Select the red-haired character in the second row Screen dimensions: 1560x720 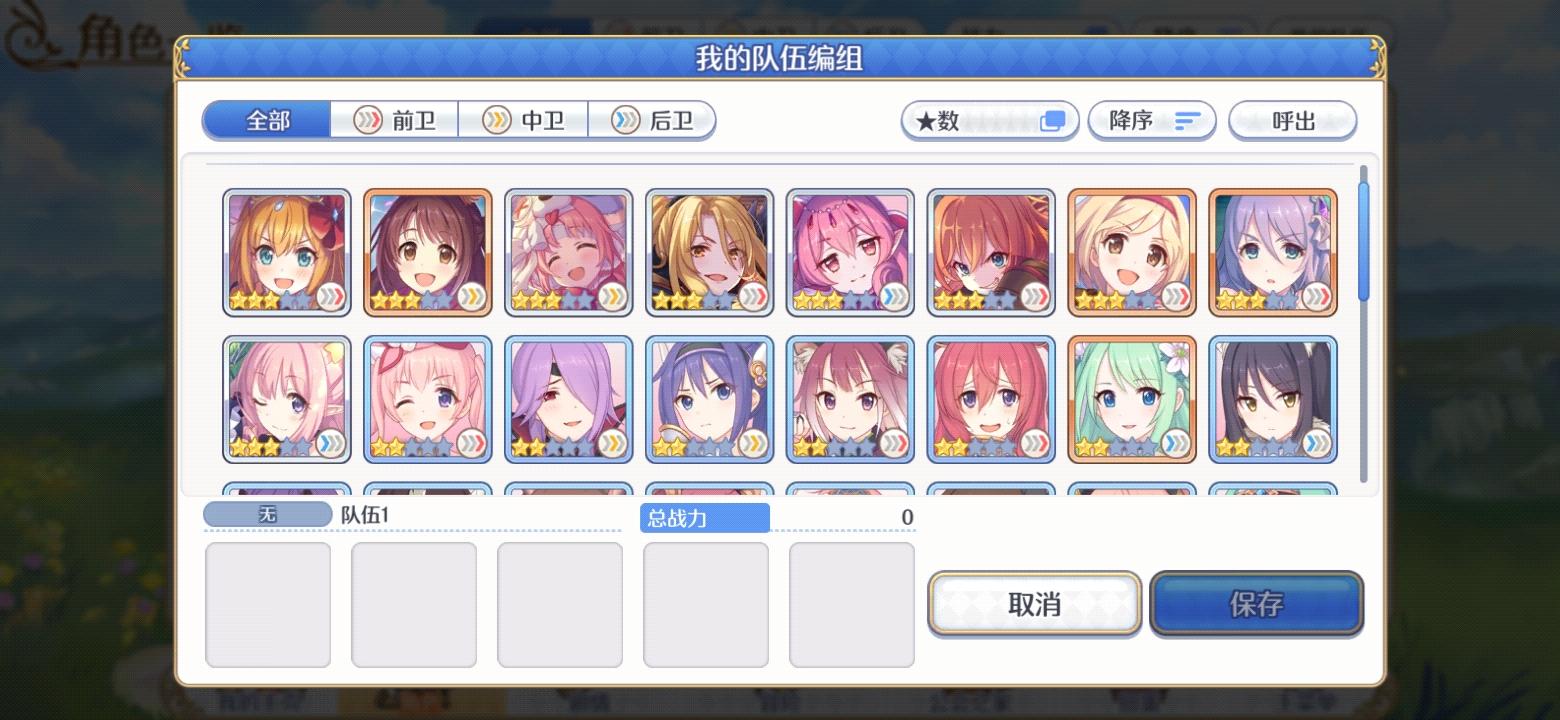click(x=991, y=398)
